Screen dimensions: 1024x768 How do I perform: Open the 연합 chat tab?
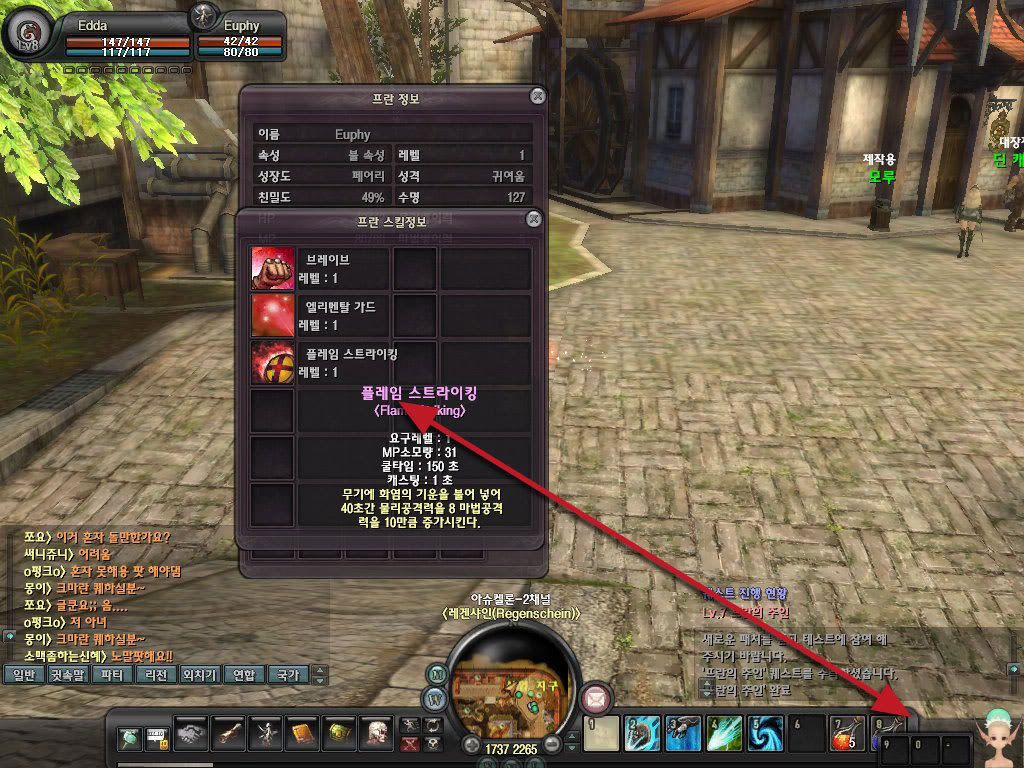click(244, 675)
